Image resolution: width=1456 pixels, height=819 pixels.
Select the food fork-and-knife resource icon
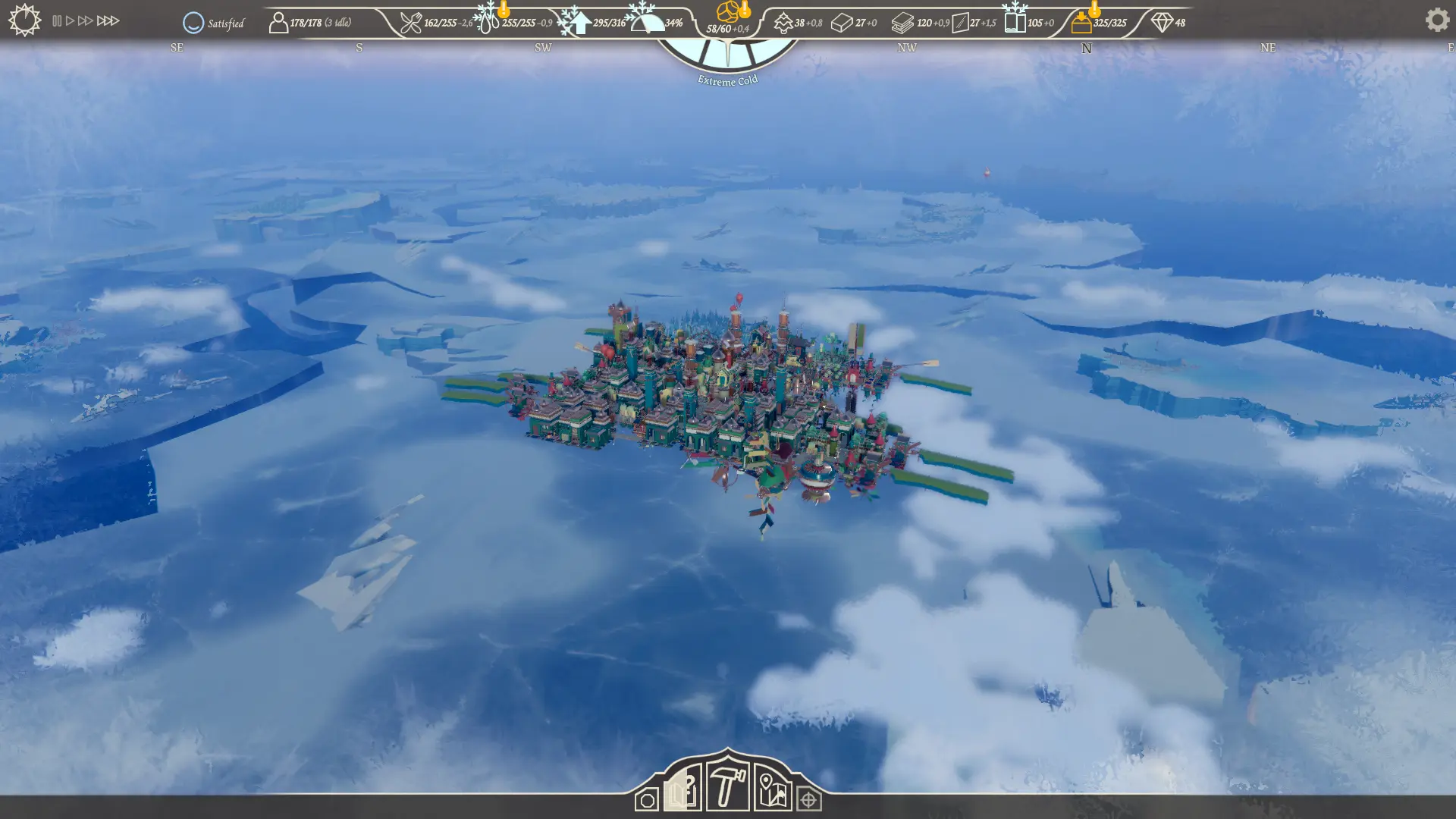click(410, 23)
